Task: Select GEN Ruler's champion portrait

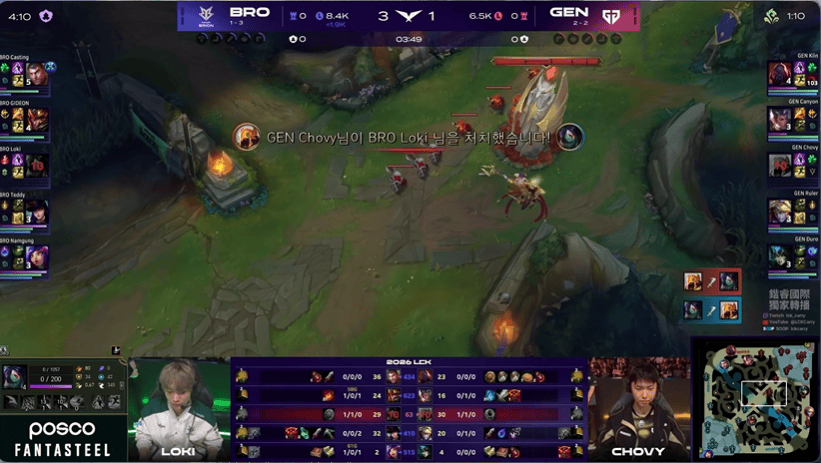Action: pos(780,212)
